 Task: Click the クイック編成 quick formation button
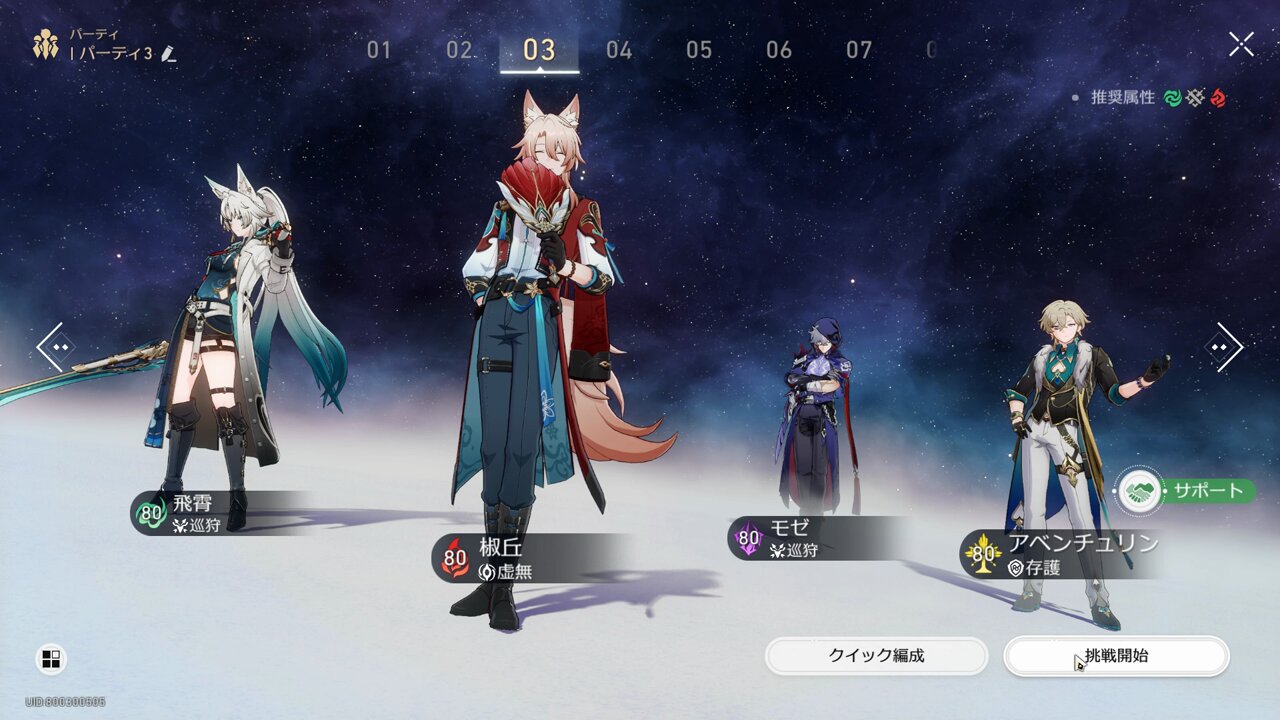point(874,655)
